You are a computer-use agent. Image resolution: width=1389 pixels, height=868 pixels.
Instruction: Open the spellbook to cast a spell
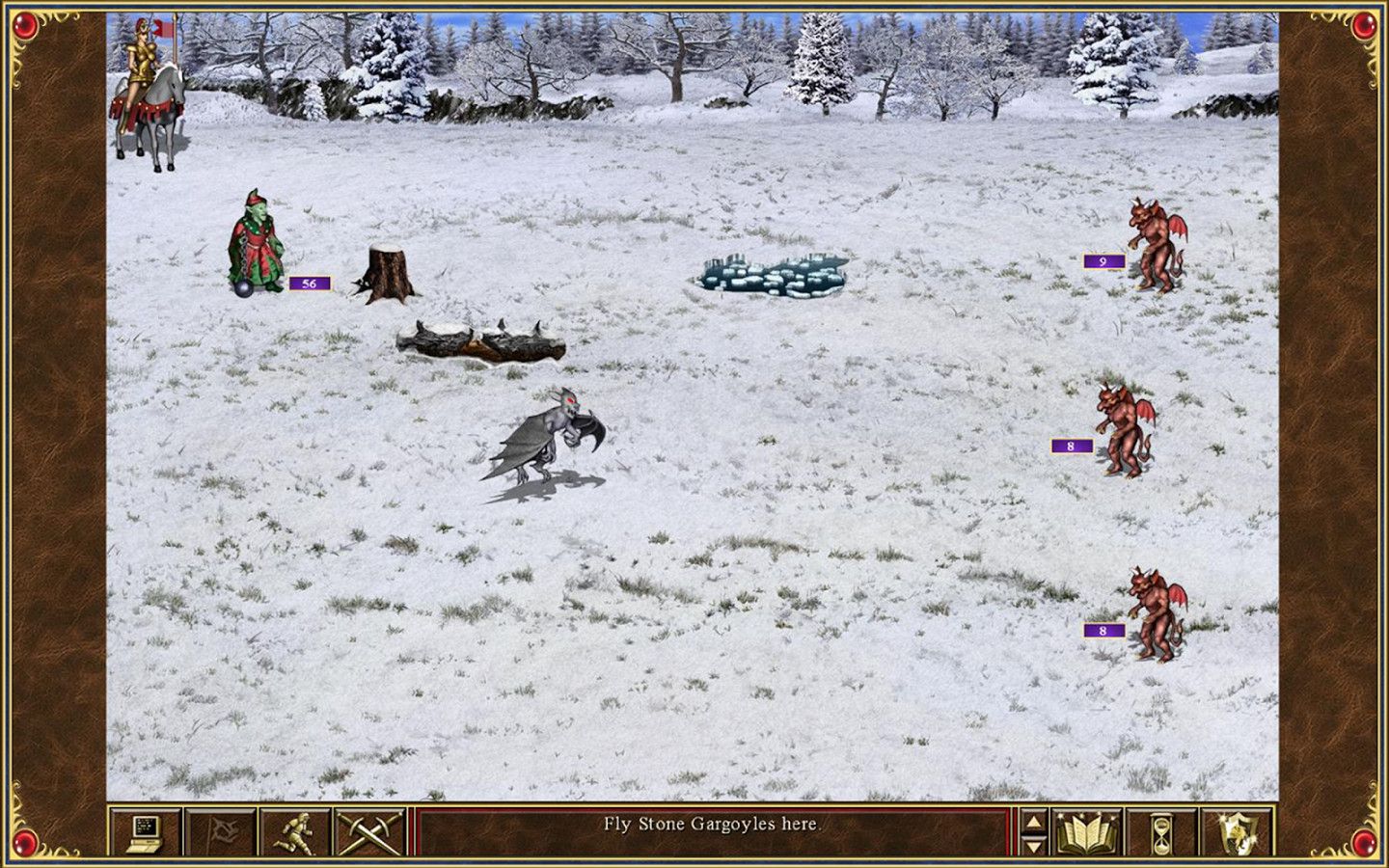1087,832
